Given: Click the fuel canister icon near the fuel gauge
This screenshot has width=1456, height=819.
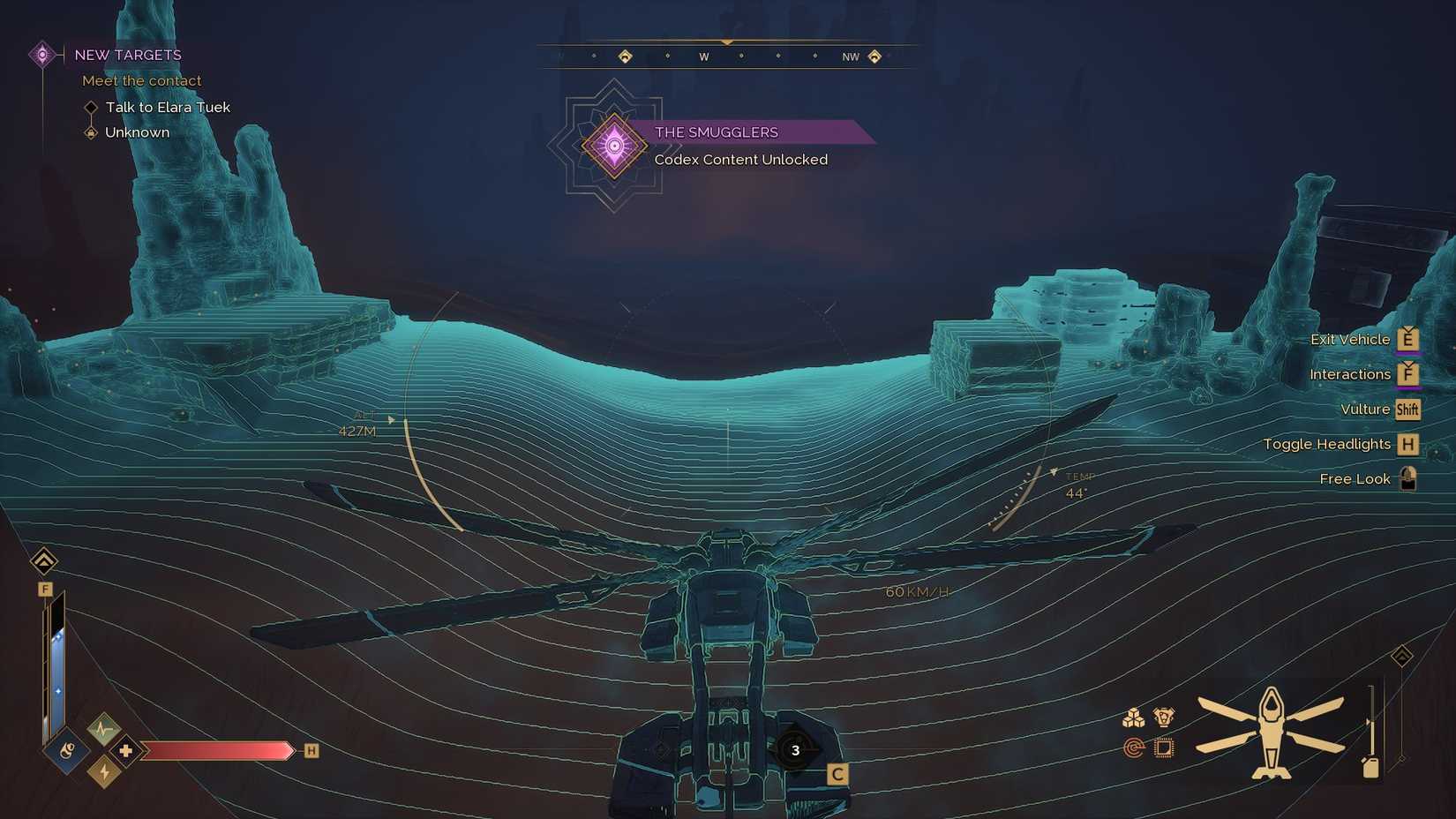Looking at the screenshot, I should [1370, 768].
